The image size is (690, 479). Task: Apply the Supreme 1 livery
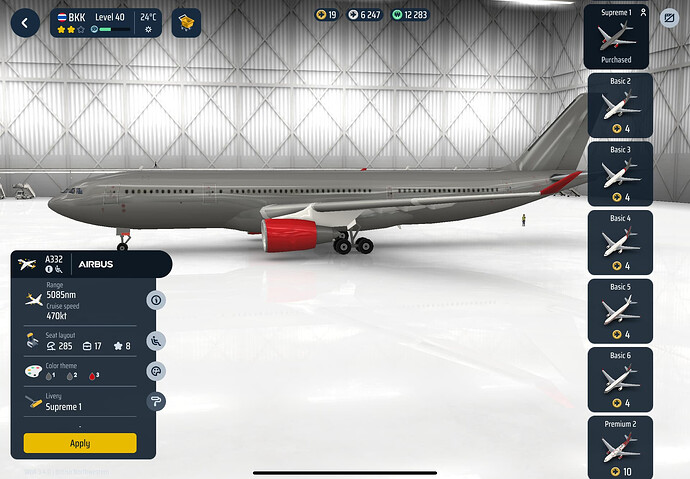(80, 443)
